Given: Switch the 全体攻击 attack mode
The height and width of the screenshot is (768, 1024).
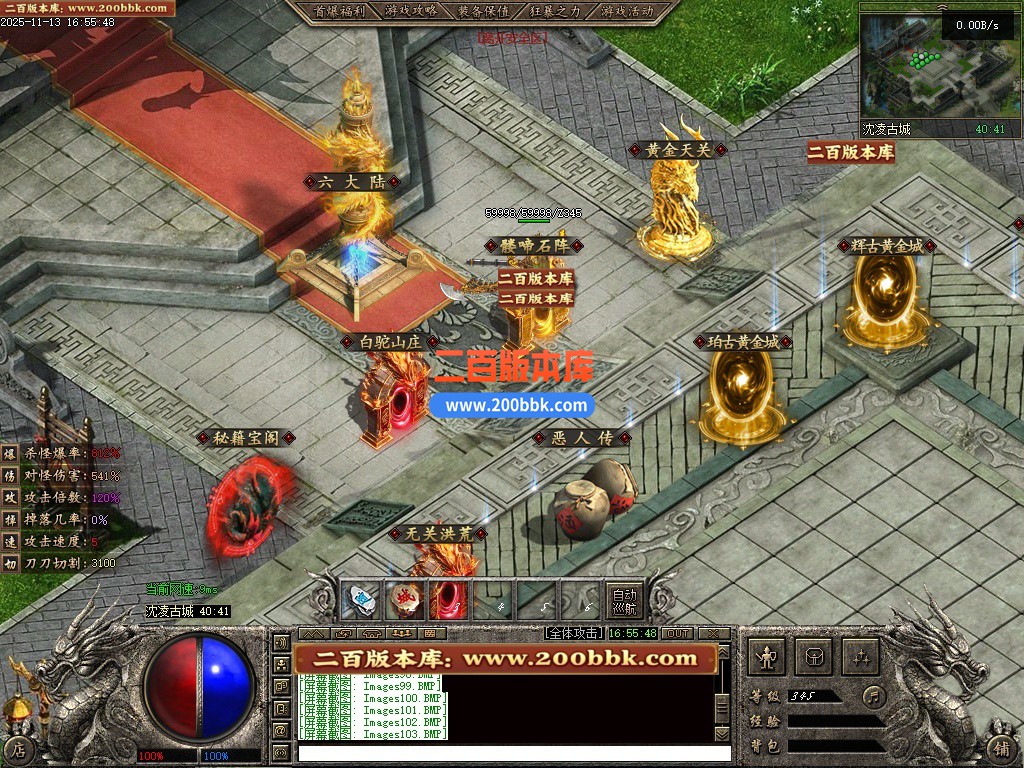Looking at the screenshot, I should [574, 633].
